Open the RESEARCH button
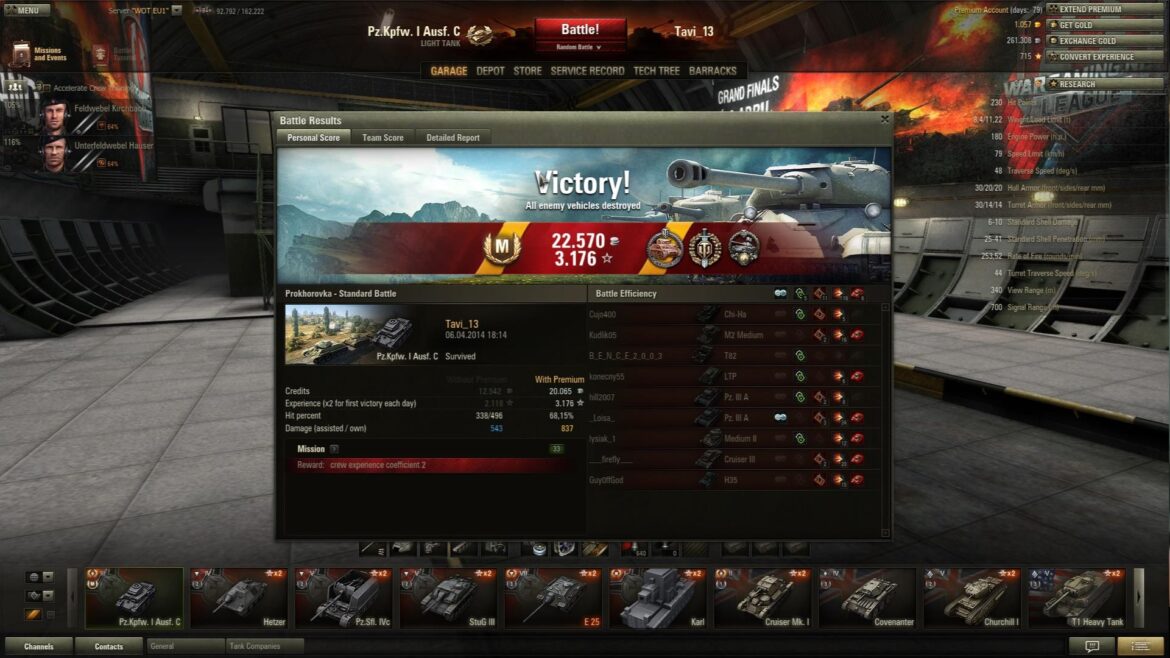The width and height of the screenshot is (1170, 658). [x=1103, y=84]
